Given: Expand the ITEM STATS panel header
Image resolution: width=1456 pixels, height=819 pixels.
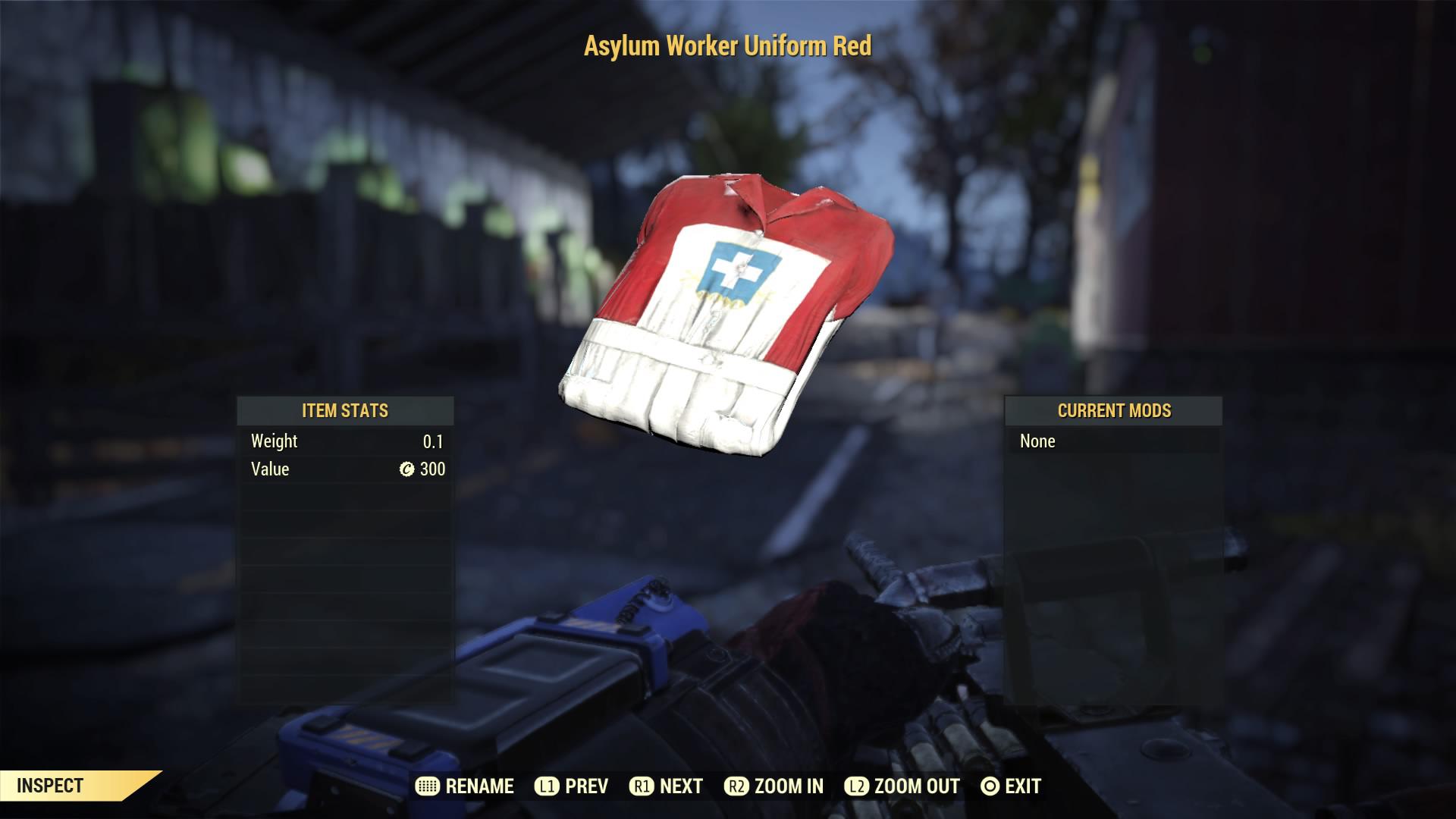Looking at the screenshot, I should [345, 411].
